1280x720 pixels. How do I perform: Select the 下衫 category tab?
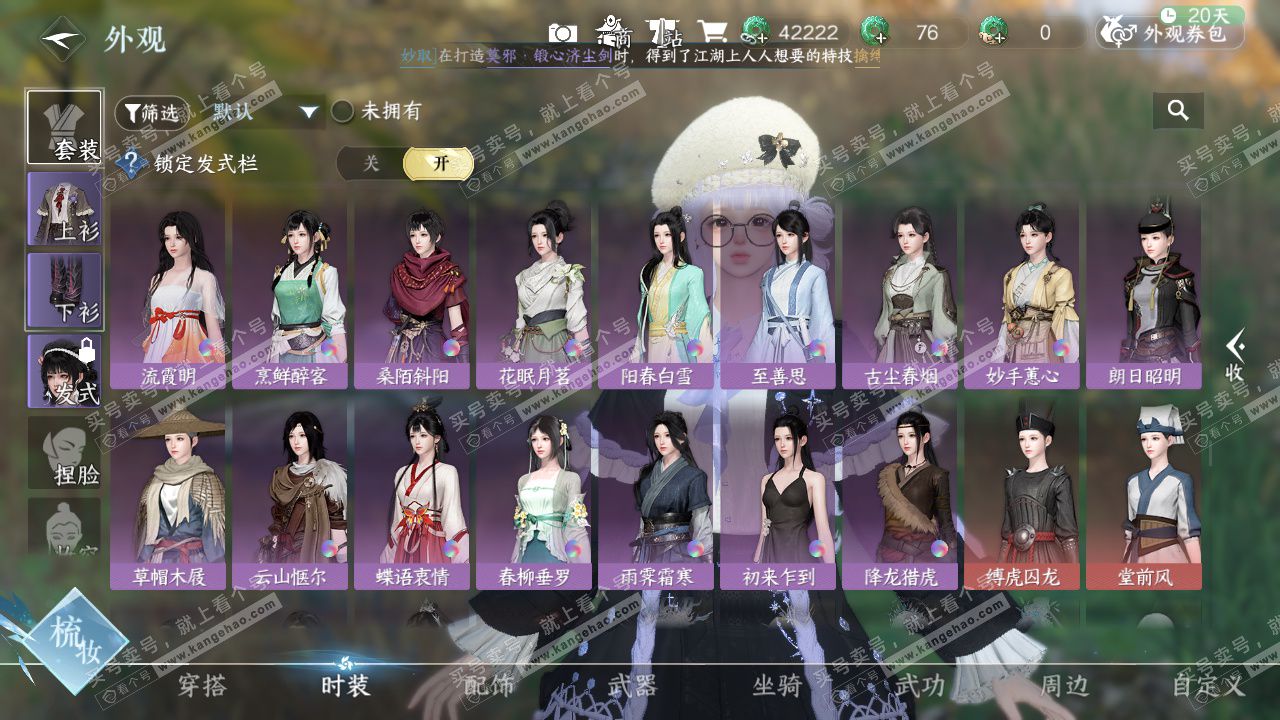click(x=64, y=290)
